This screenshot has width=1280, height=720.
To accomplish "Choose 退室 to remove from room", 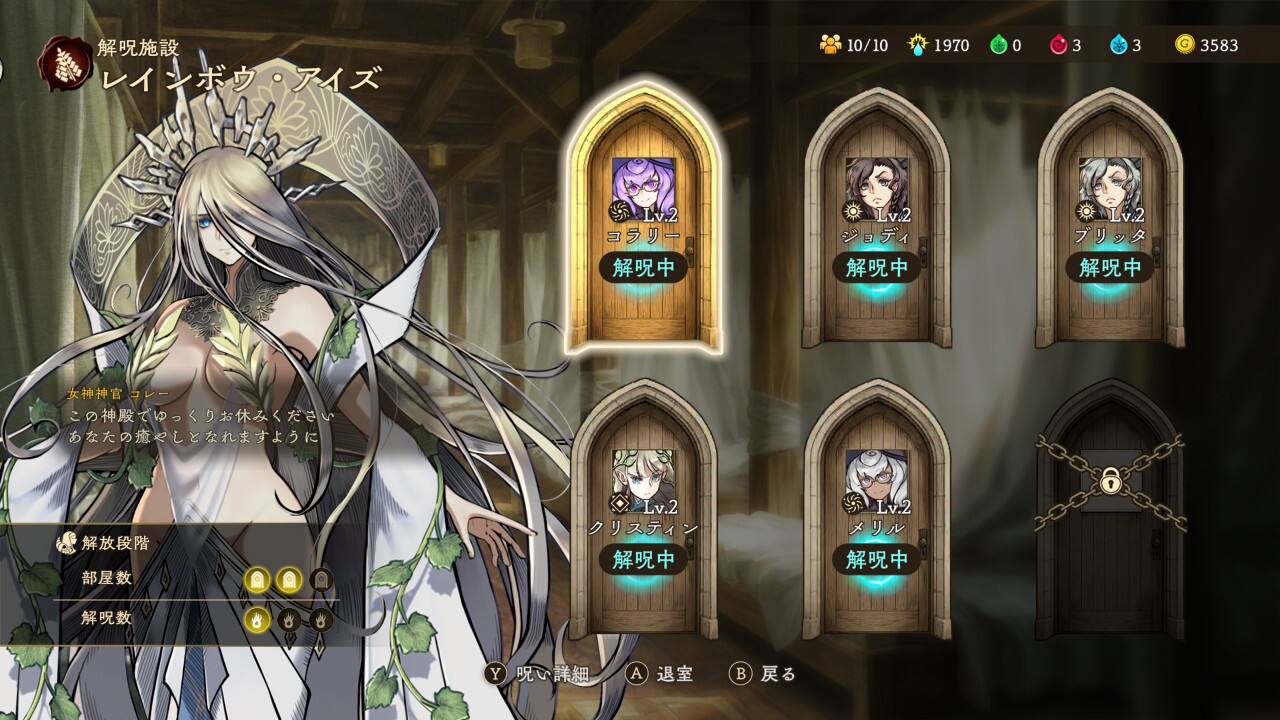I will pos(660,673).
